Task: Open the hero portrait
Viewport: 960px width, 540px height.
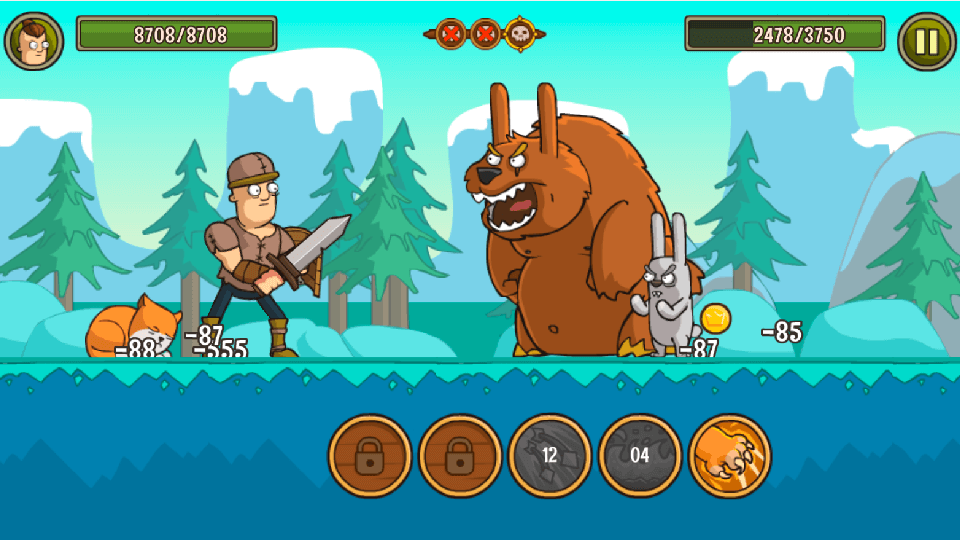Action: point(34,41)
